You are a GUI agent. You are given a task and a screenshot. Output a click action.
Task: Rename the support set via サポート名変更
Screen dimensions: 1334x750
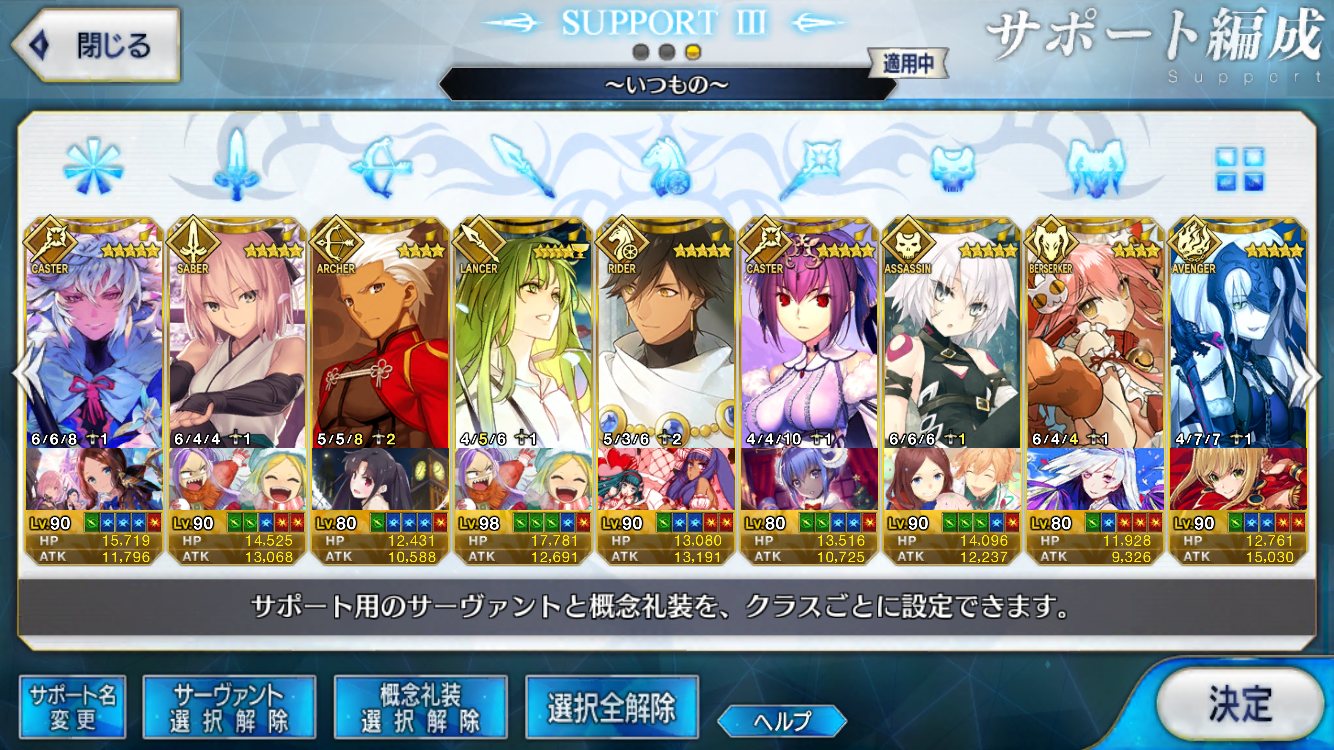click(x=73, y=707)
